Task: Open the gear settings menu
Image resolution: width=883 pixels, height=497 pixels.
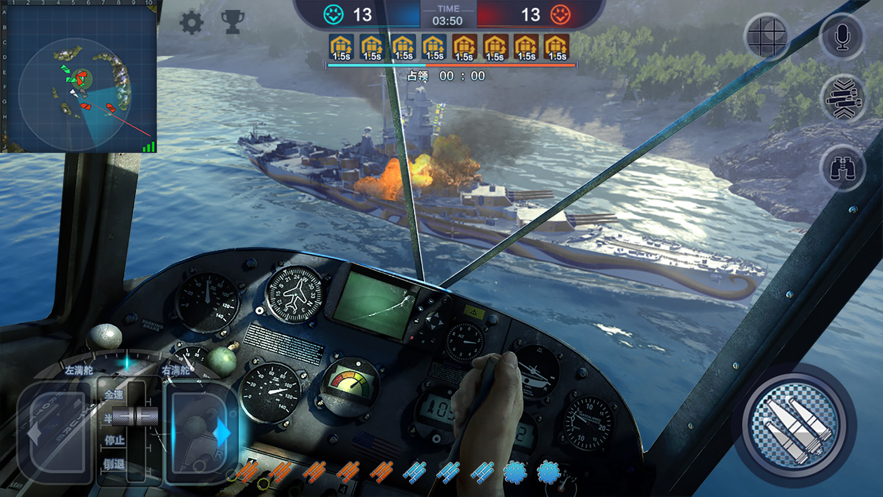Action: pyautogui.click(x=191, y=22)
